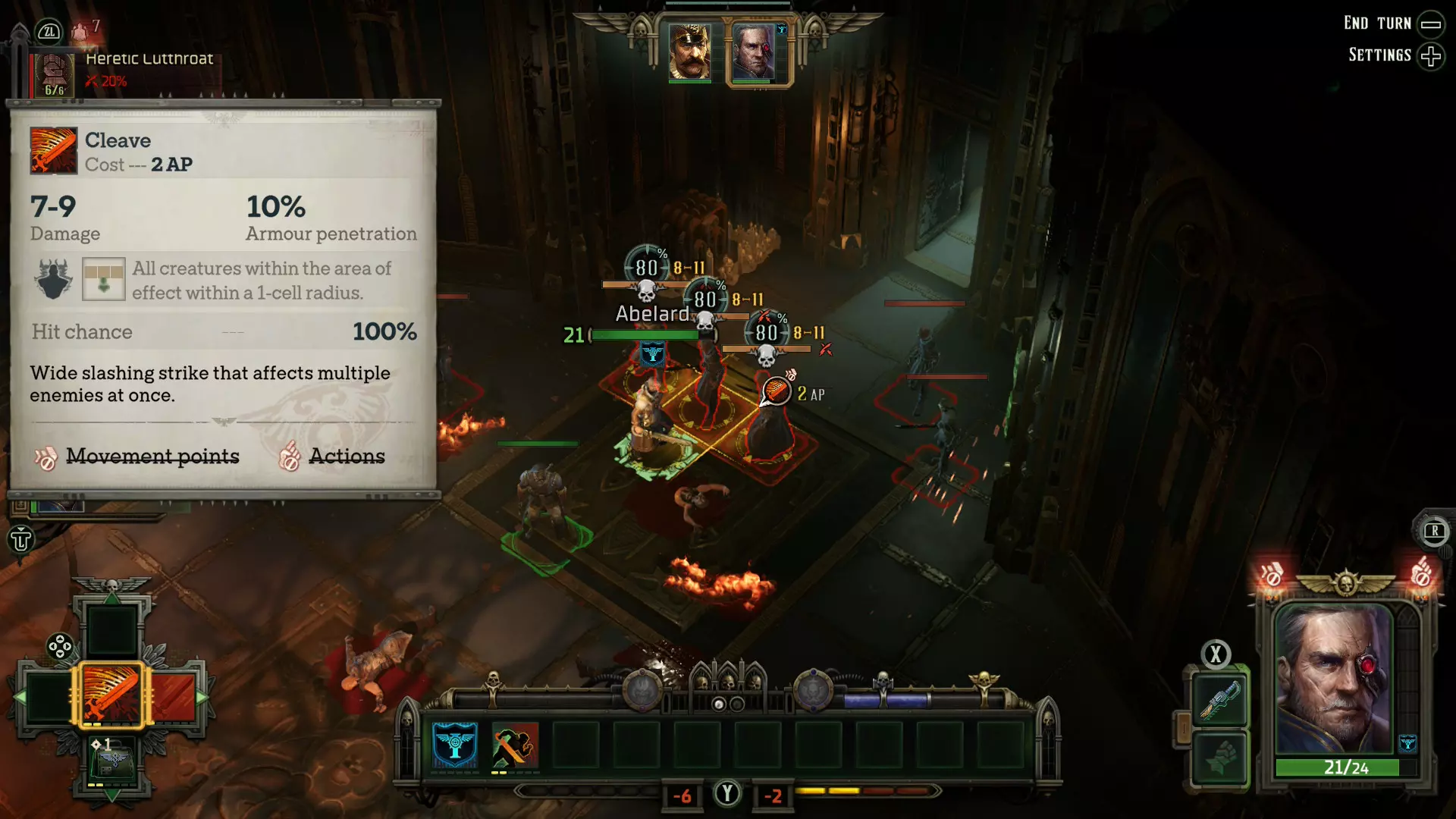This screenshot has width=1456, height=819.
Task: Click the Cleave icon in the tooltip
Action: click(53, 151)
